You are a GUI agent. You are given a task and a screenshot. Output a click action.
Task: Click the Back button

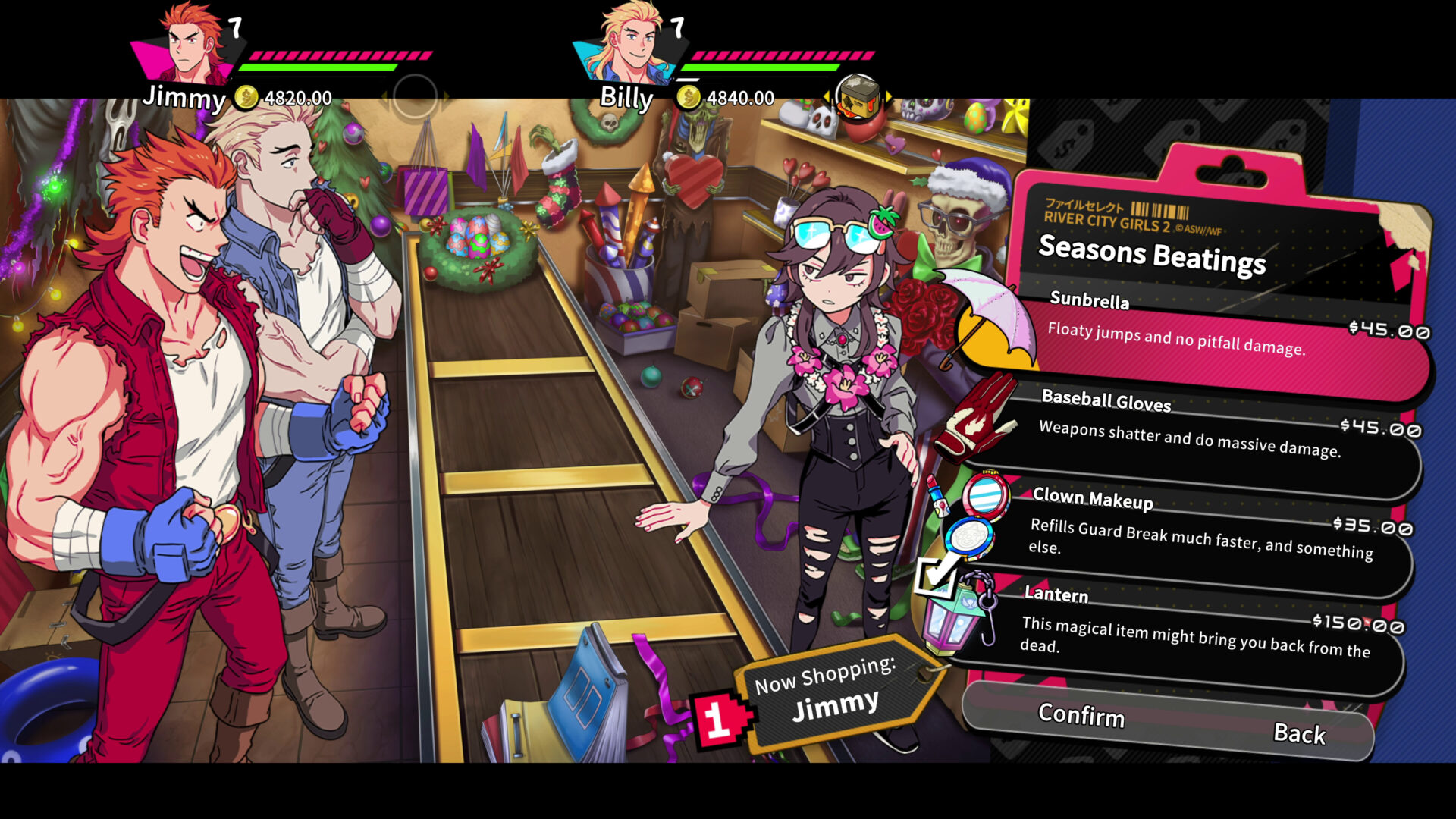(x=1301, y=734)
